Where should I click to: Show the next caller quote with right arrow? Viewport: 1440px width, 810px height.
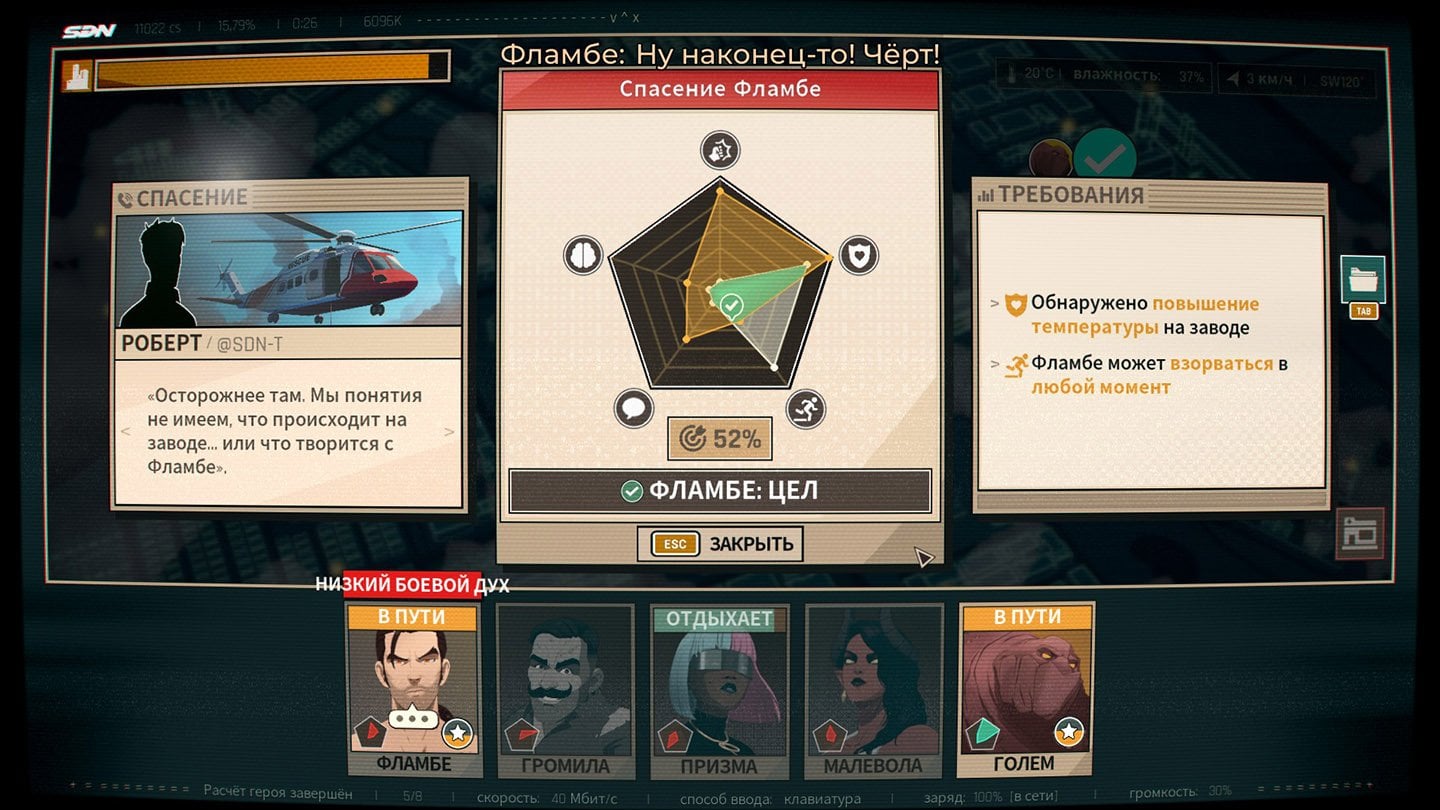(450, 432)
